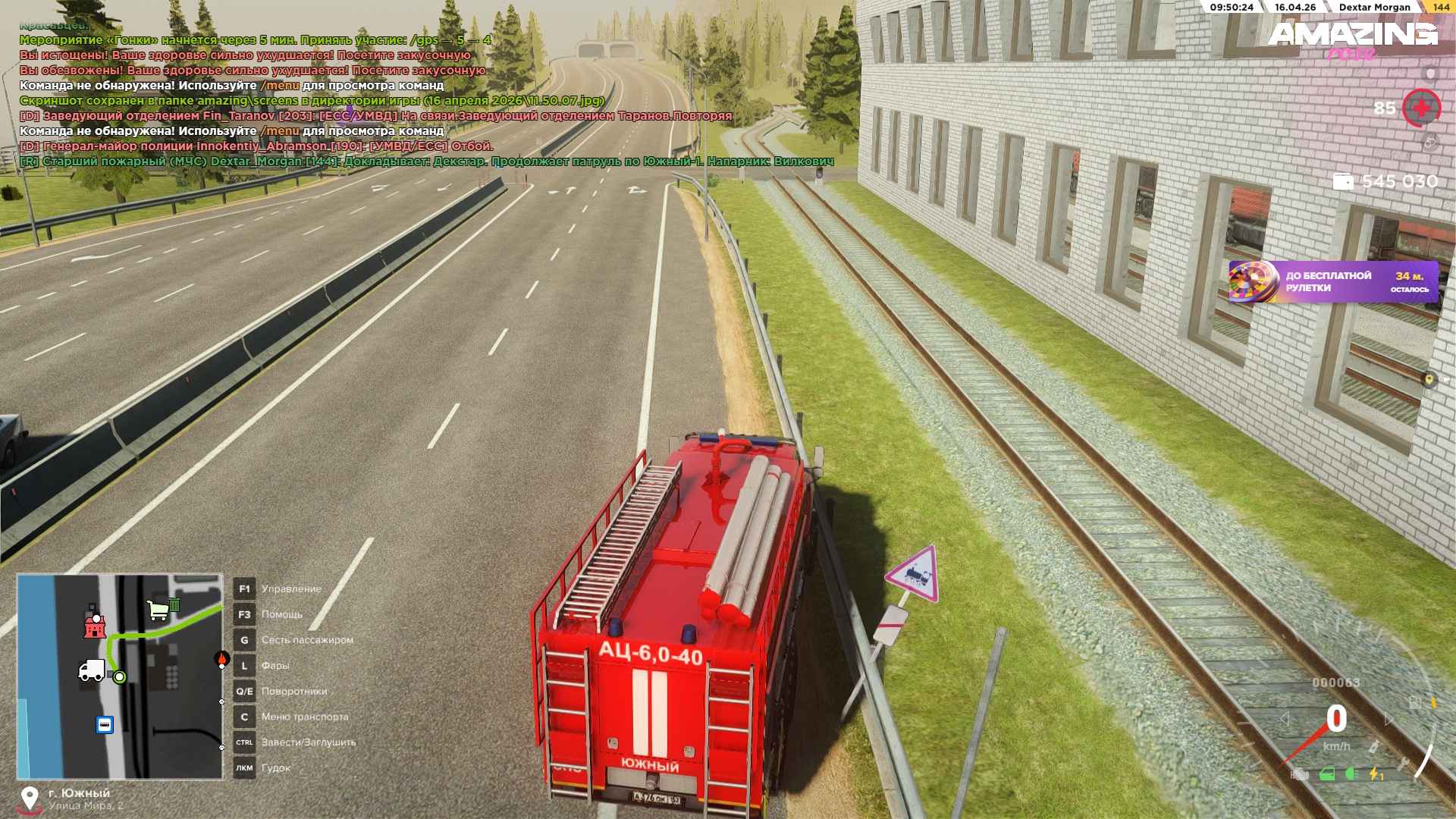Click the yellow lightning bolt indicator
The width and height of the screenshot is (1456, 819).
[1374, 774]
